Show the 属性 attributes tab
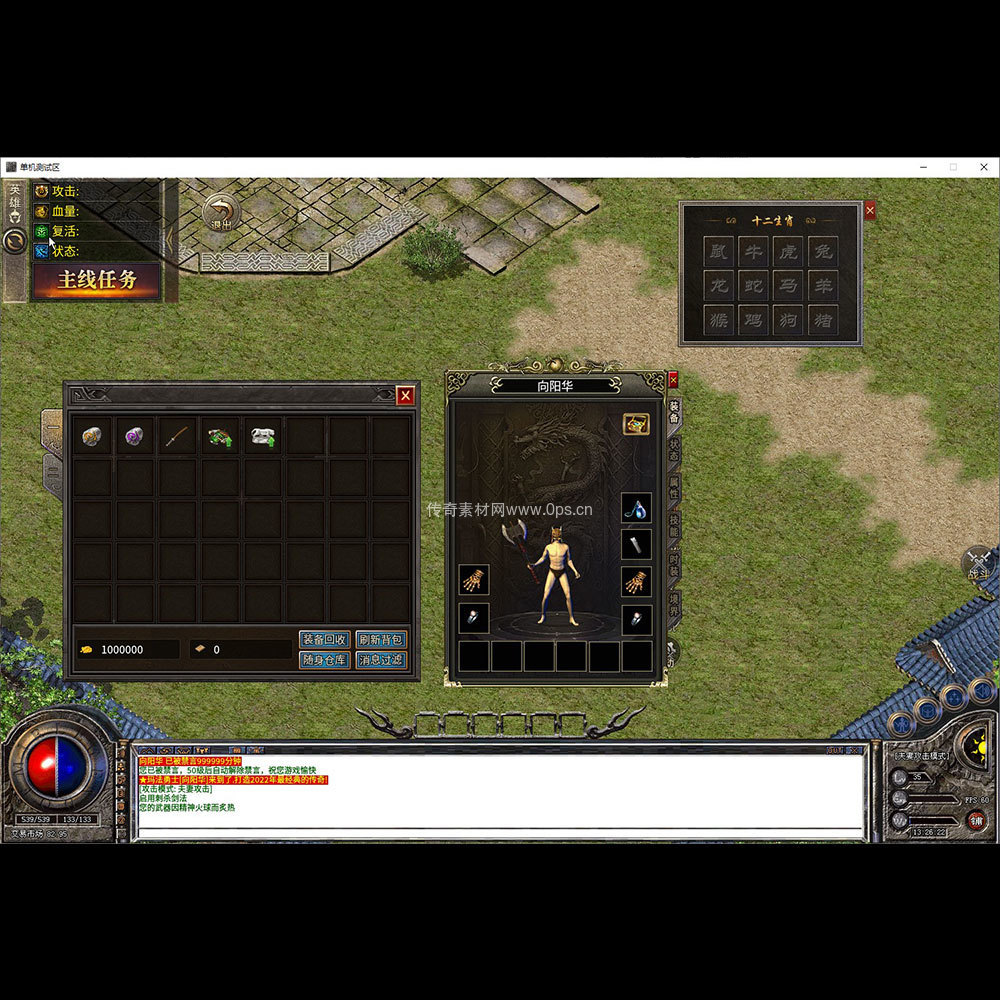The image size is (1000, 1000). click(x=674, y=488)
